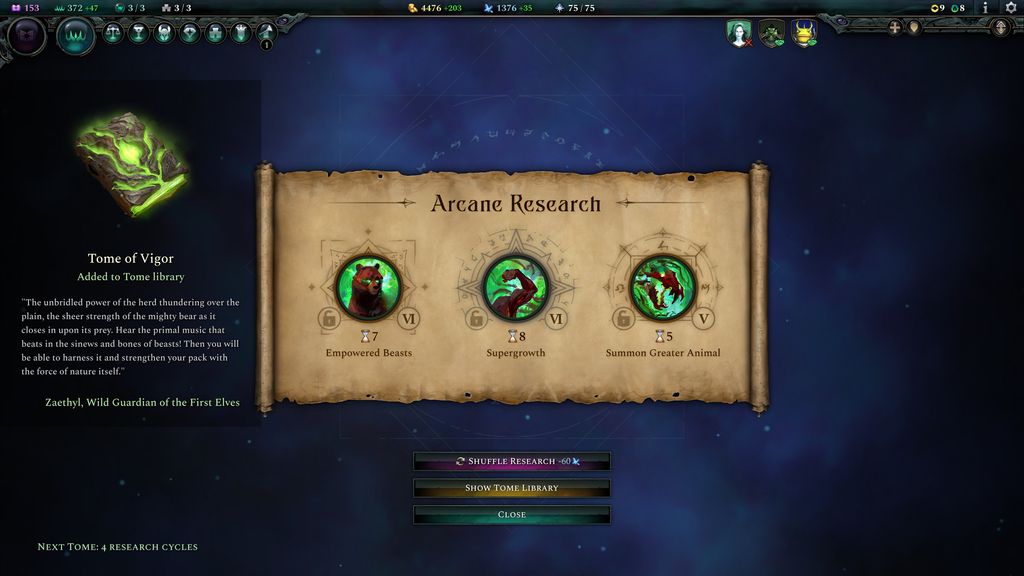Click the glowing green crown icon

[76, 36]
